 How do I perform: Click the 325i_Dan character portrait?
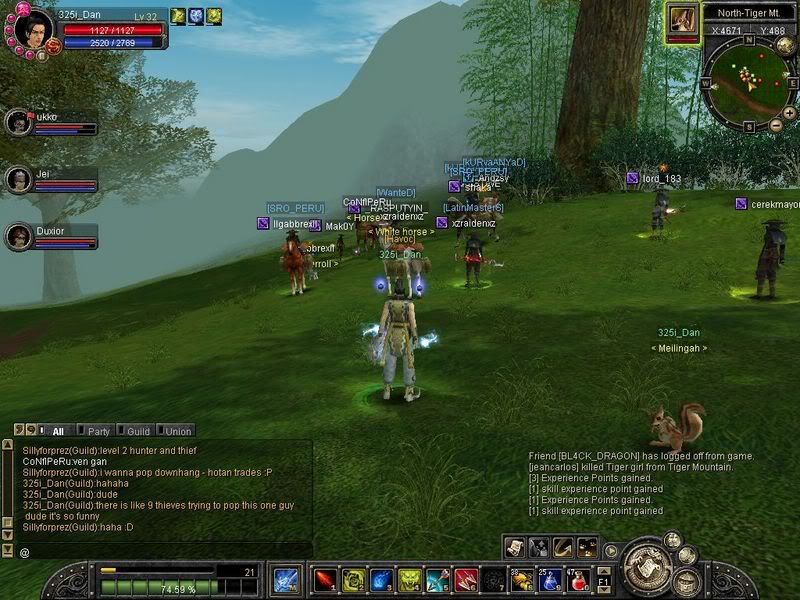30,27
